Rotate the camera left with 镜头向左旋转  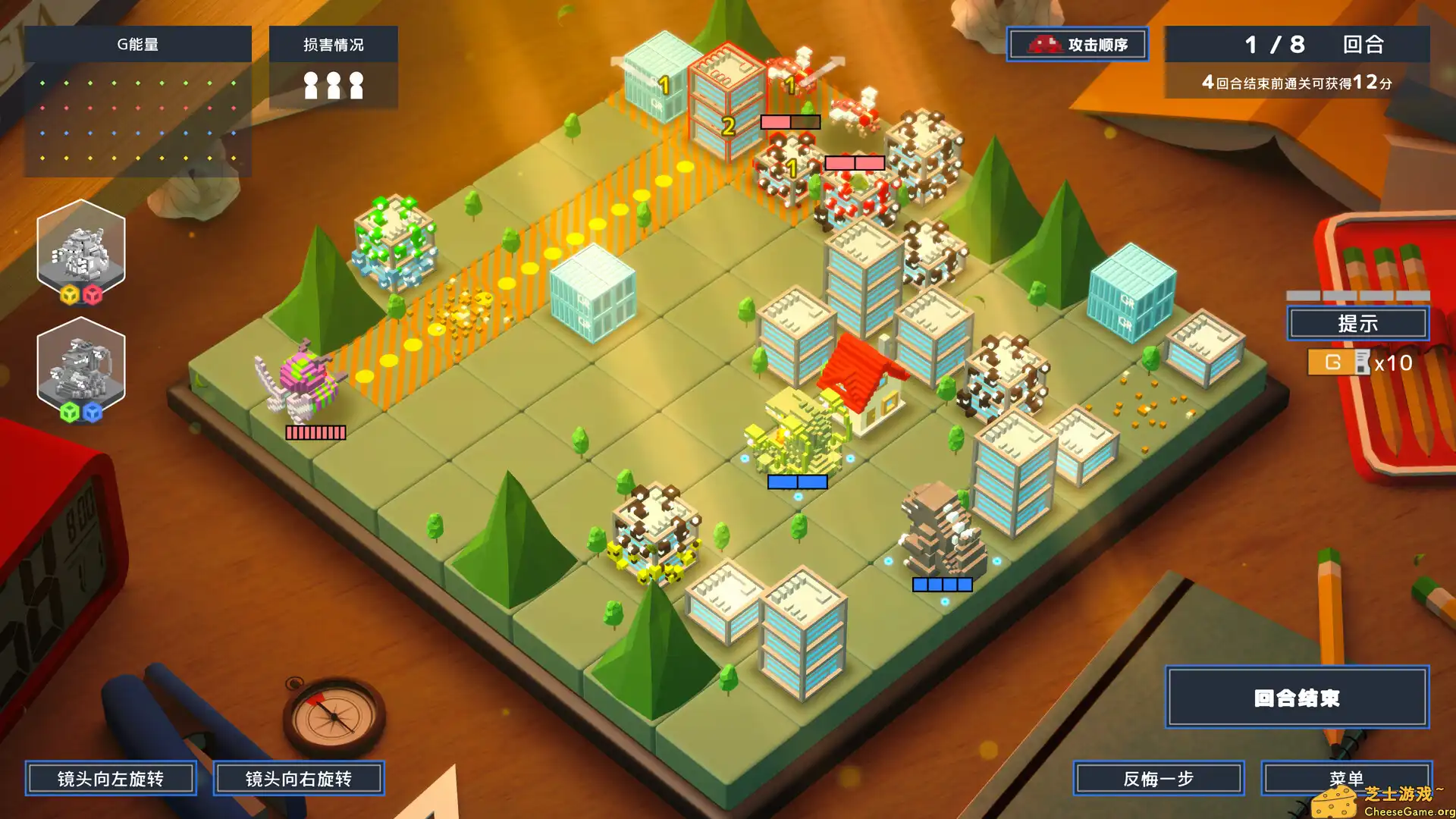111,778
